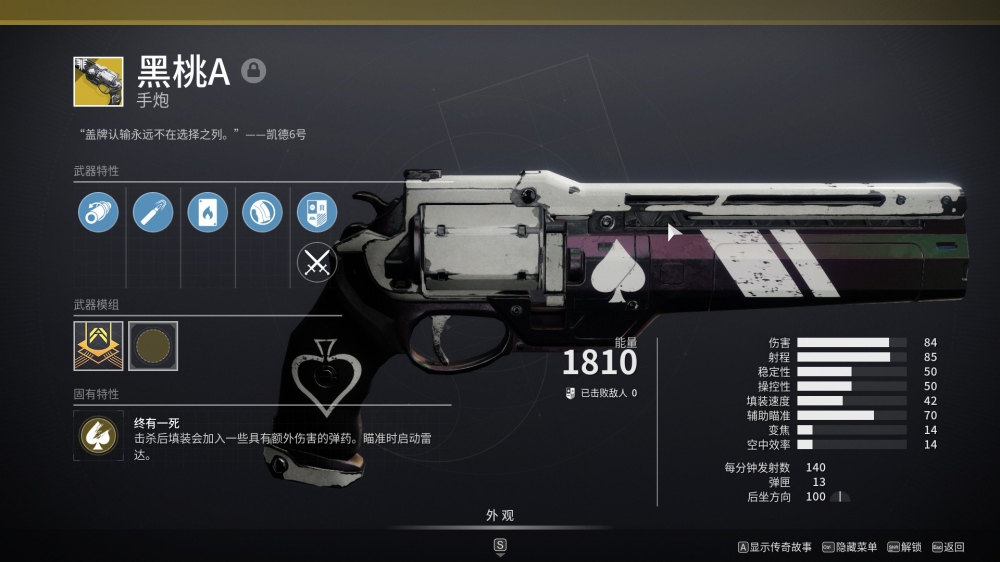The image size is (1000, 562).
Task: Click the 黑桃A weapon thumbnail icon
Action: (x=98, y=81)
